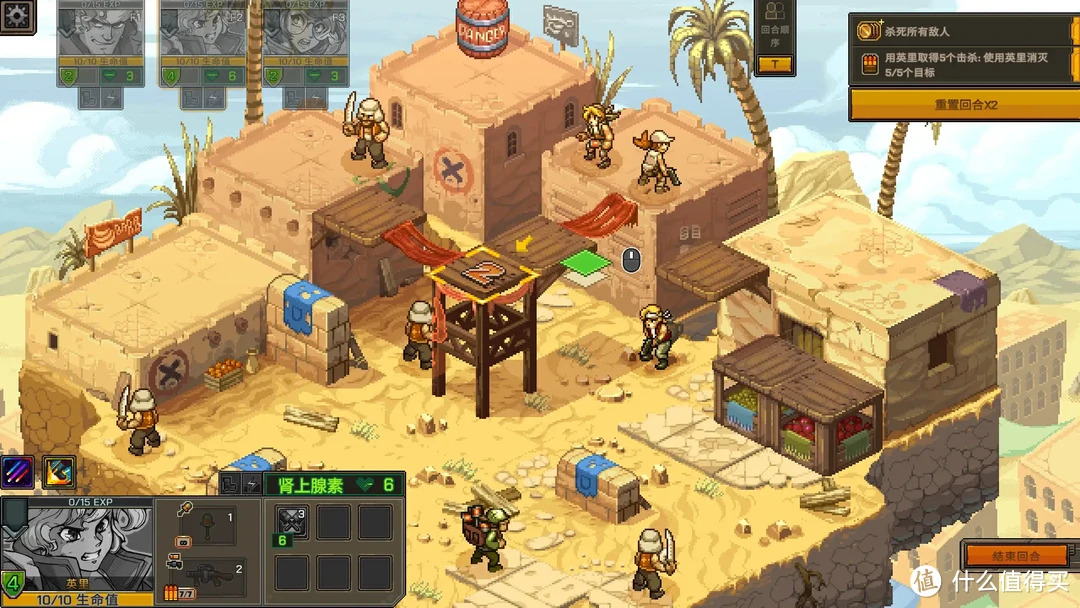Click the active character portrait 英里

click(x=78, y=545)
